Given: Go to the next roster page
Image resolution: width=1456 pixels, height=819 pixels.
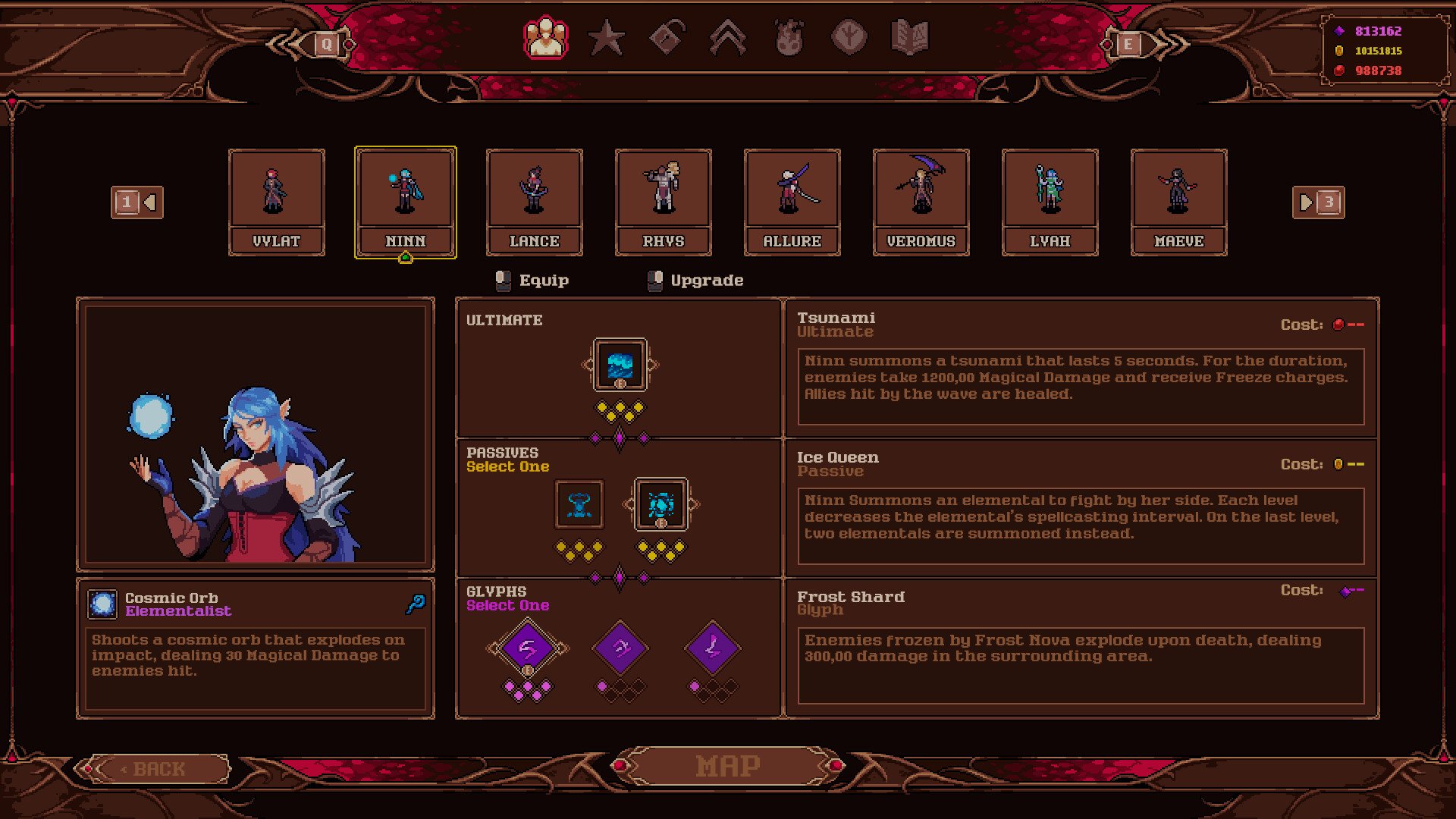Looking at the screenshot, I should pyautogui.click(x=1318, y=202).
